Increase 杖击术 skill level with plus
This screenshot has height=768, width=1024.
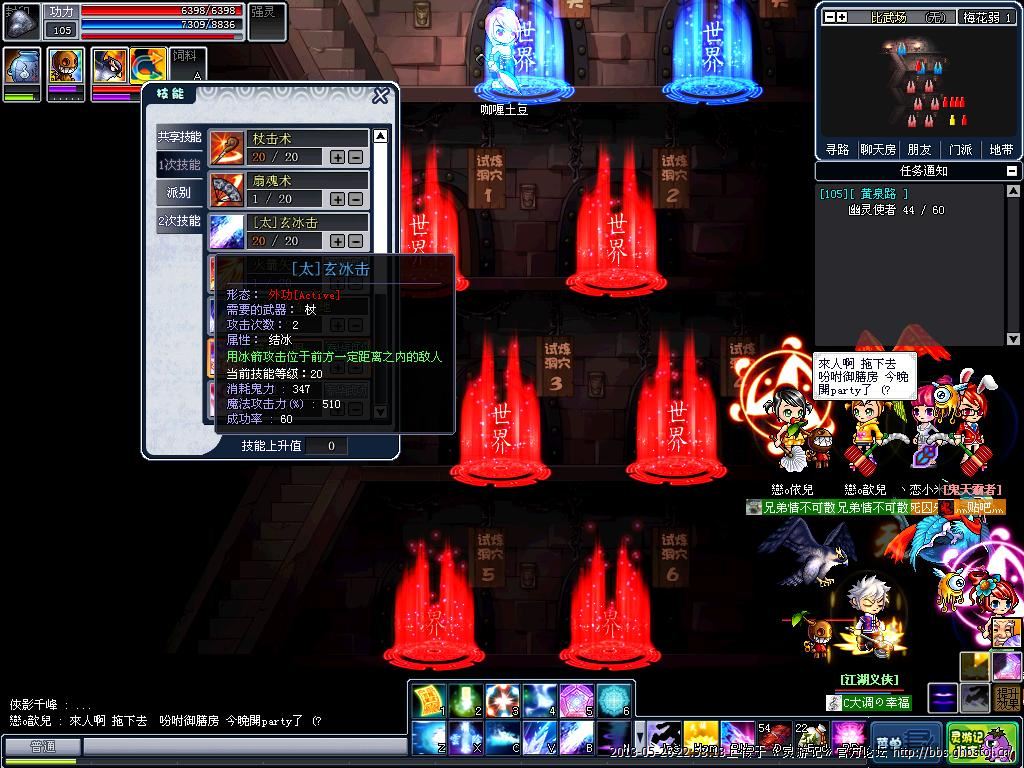(338, 157)
